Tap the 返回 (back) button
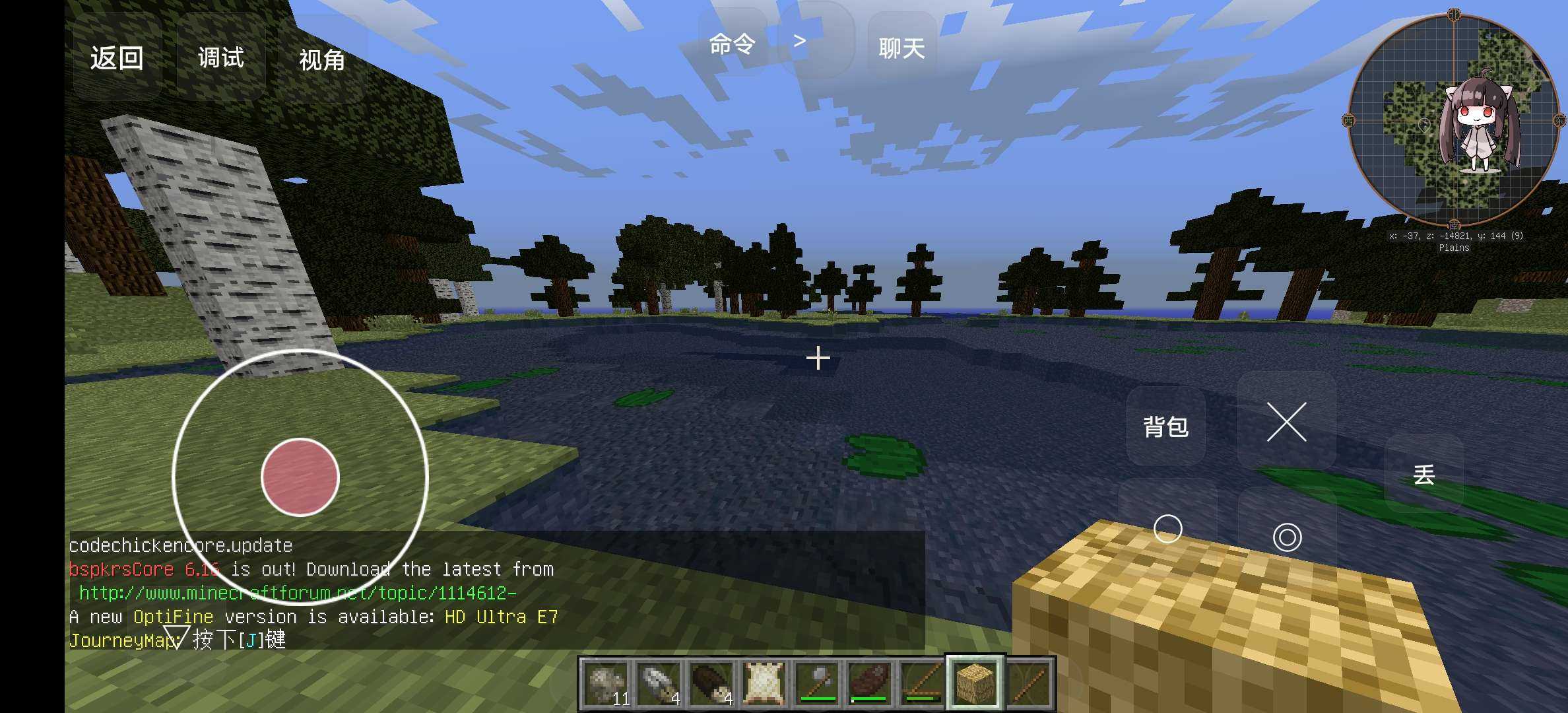This screenshot has width=1568, height=713. coord(117,58)
